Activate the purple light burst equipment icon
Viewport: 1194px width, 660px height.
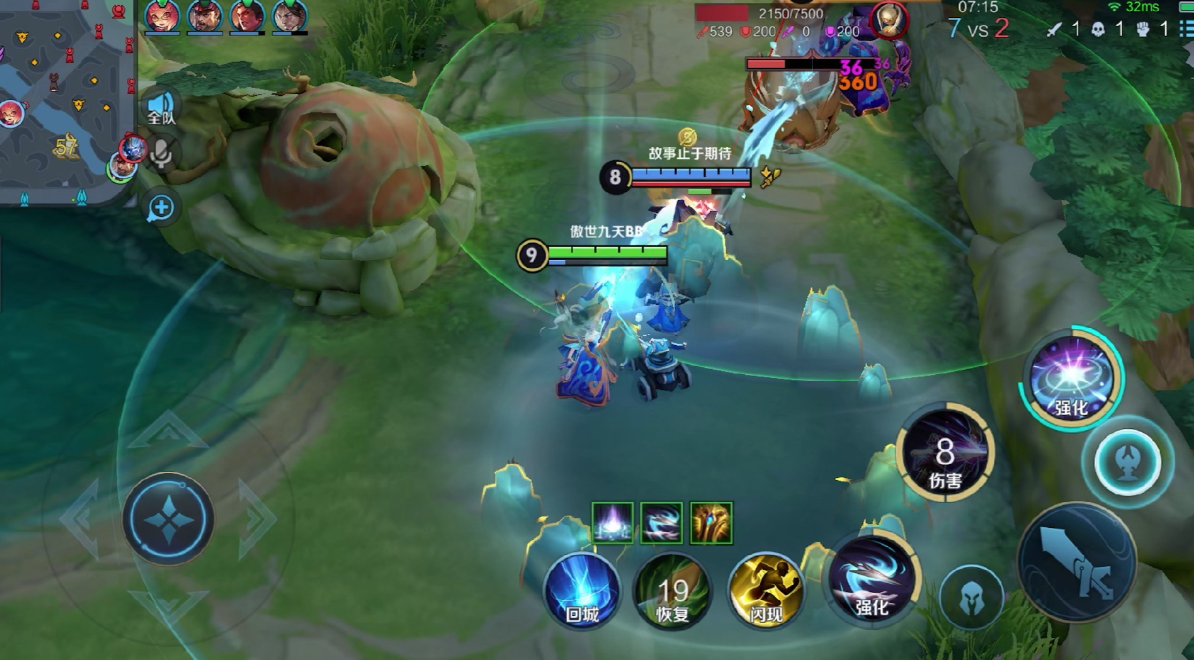613,522
